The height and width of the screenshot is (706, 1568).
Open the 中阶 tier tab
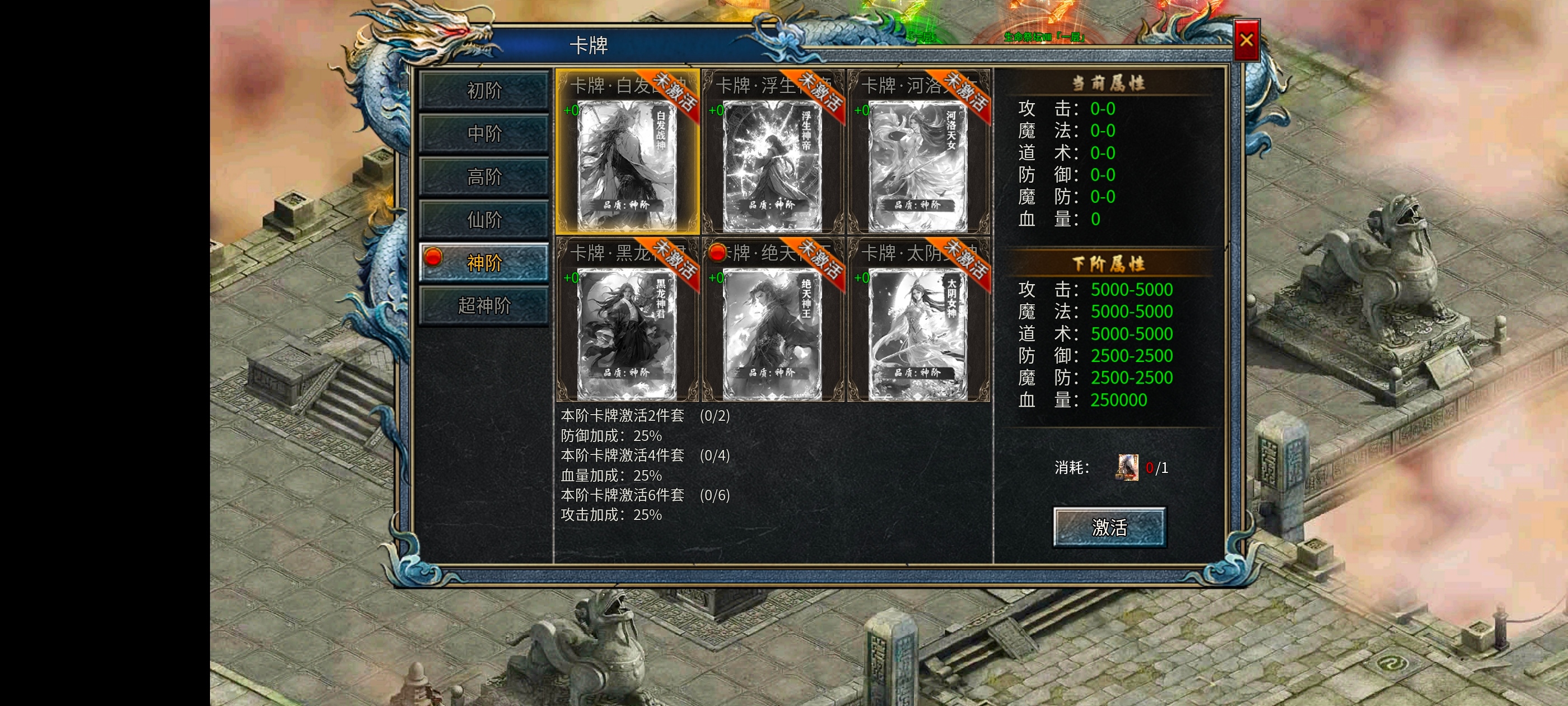pos(484,133)
